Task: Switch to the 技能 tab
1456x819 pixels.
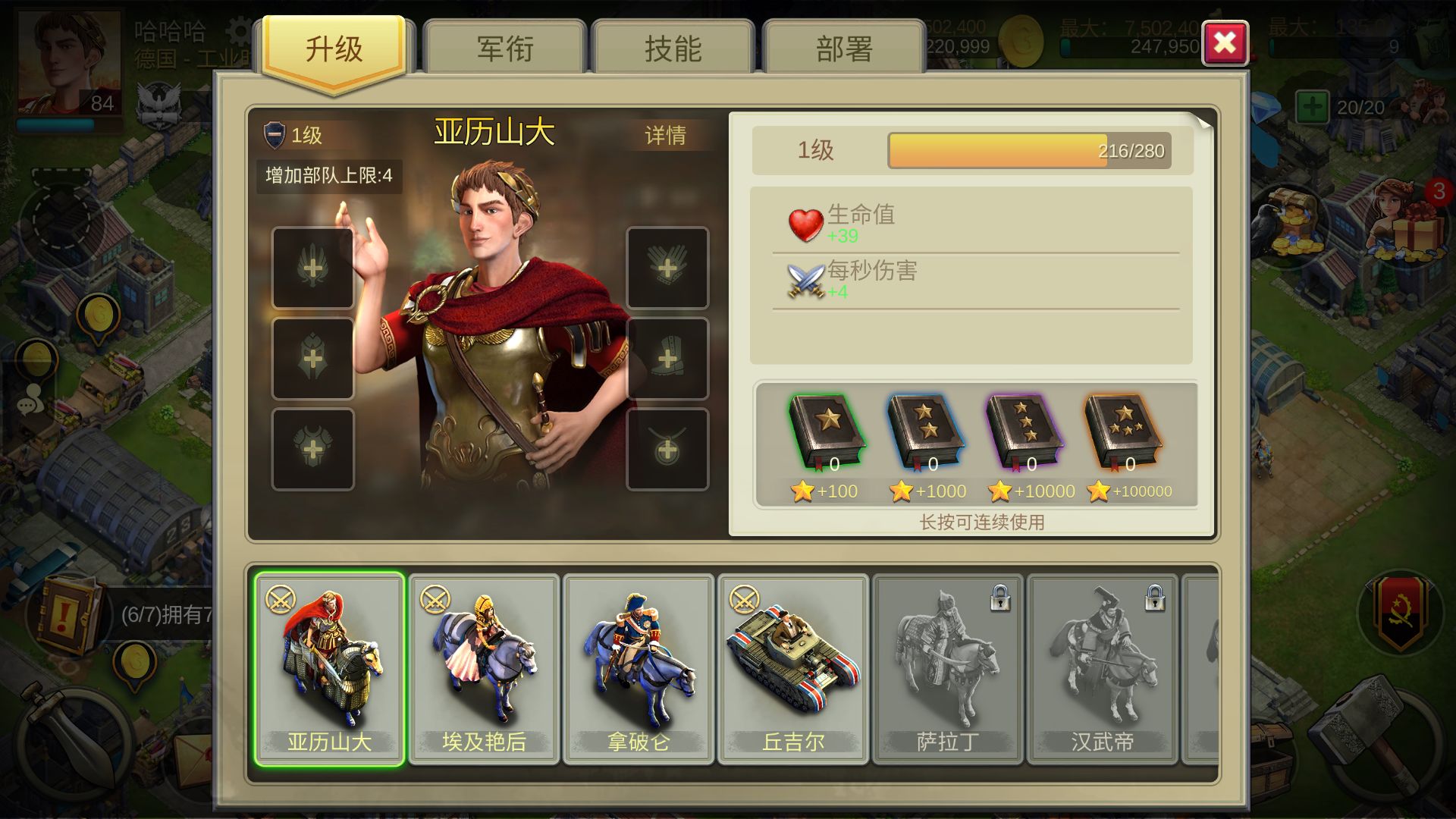Action: [x=673, y=47]
